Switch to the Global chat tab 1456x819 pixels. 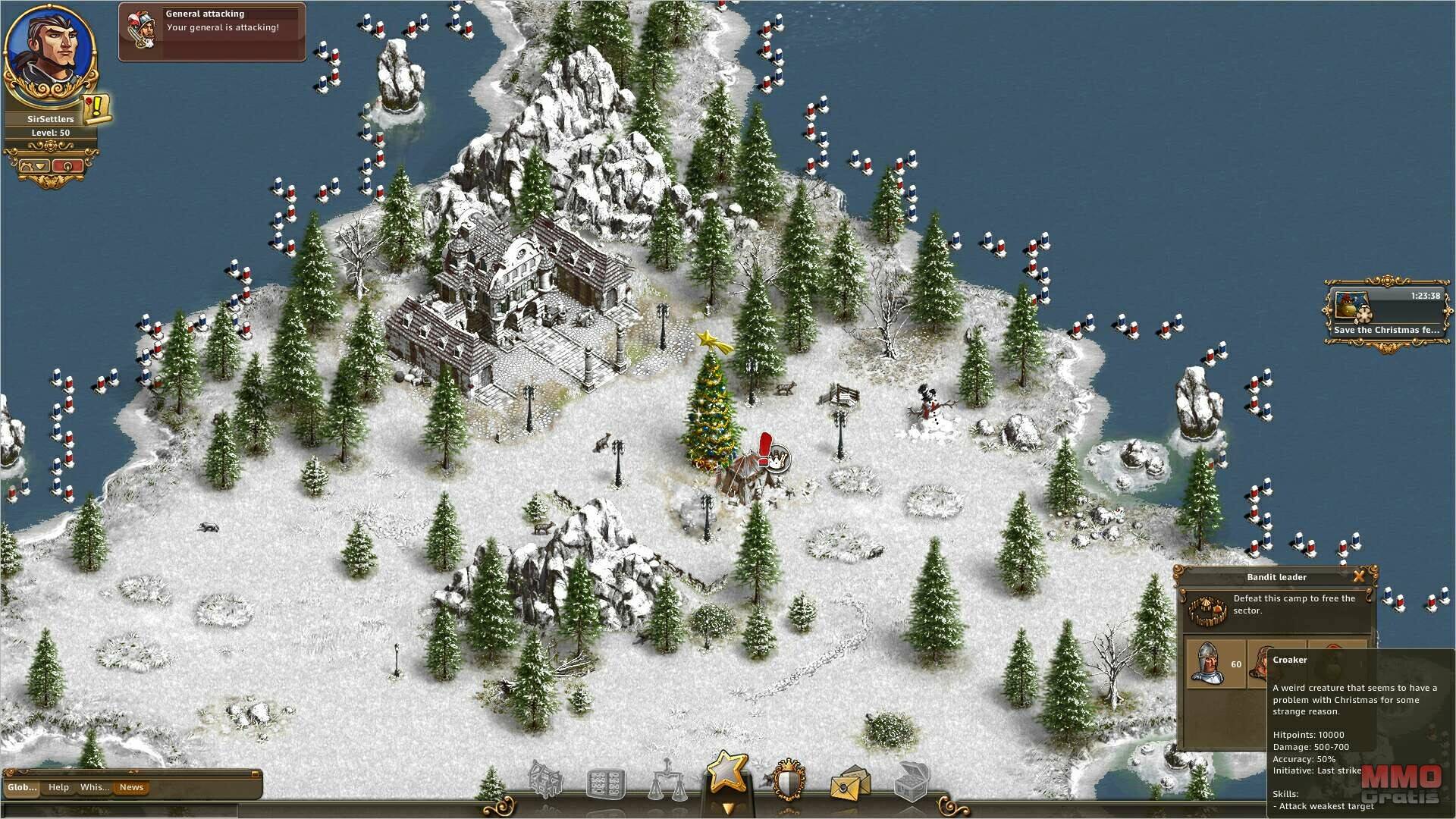tap(22, 787)
